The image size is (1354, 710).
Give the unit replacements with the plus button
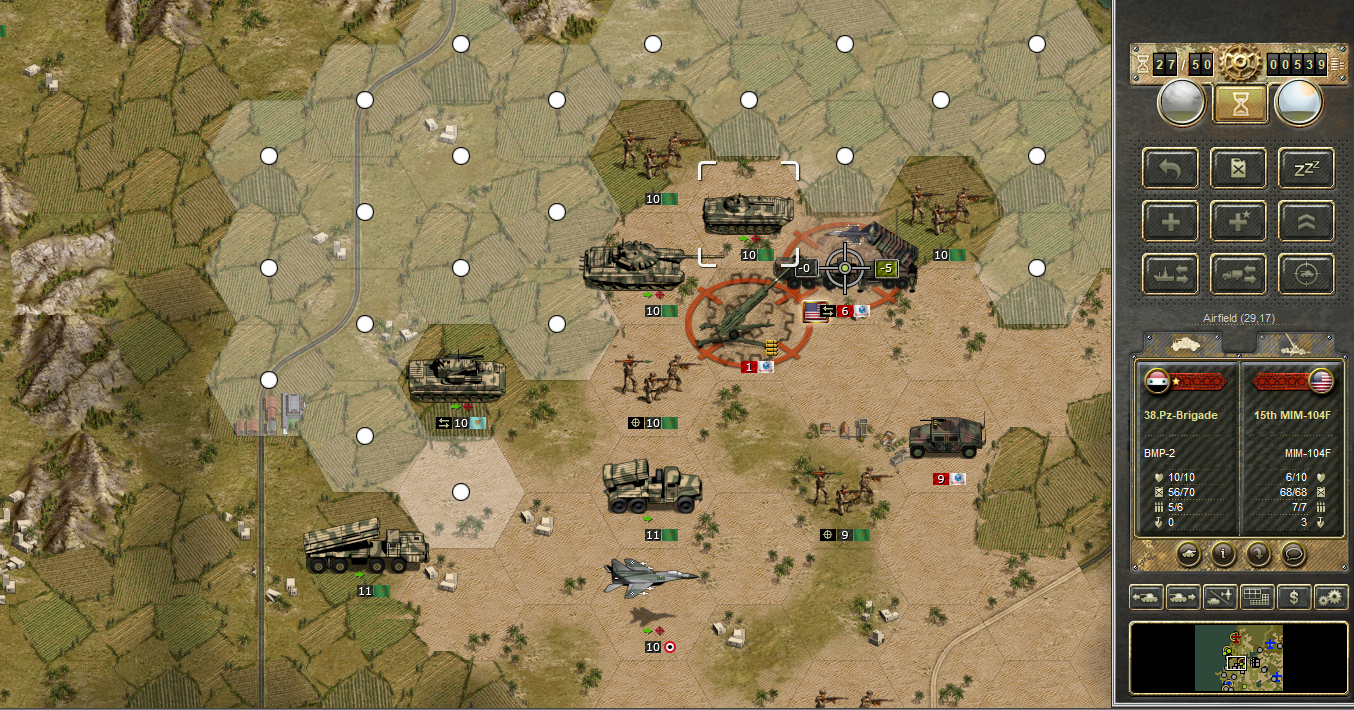(x=1171, y=221)
